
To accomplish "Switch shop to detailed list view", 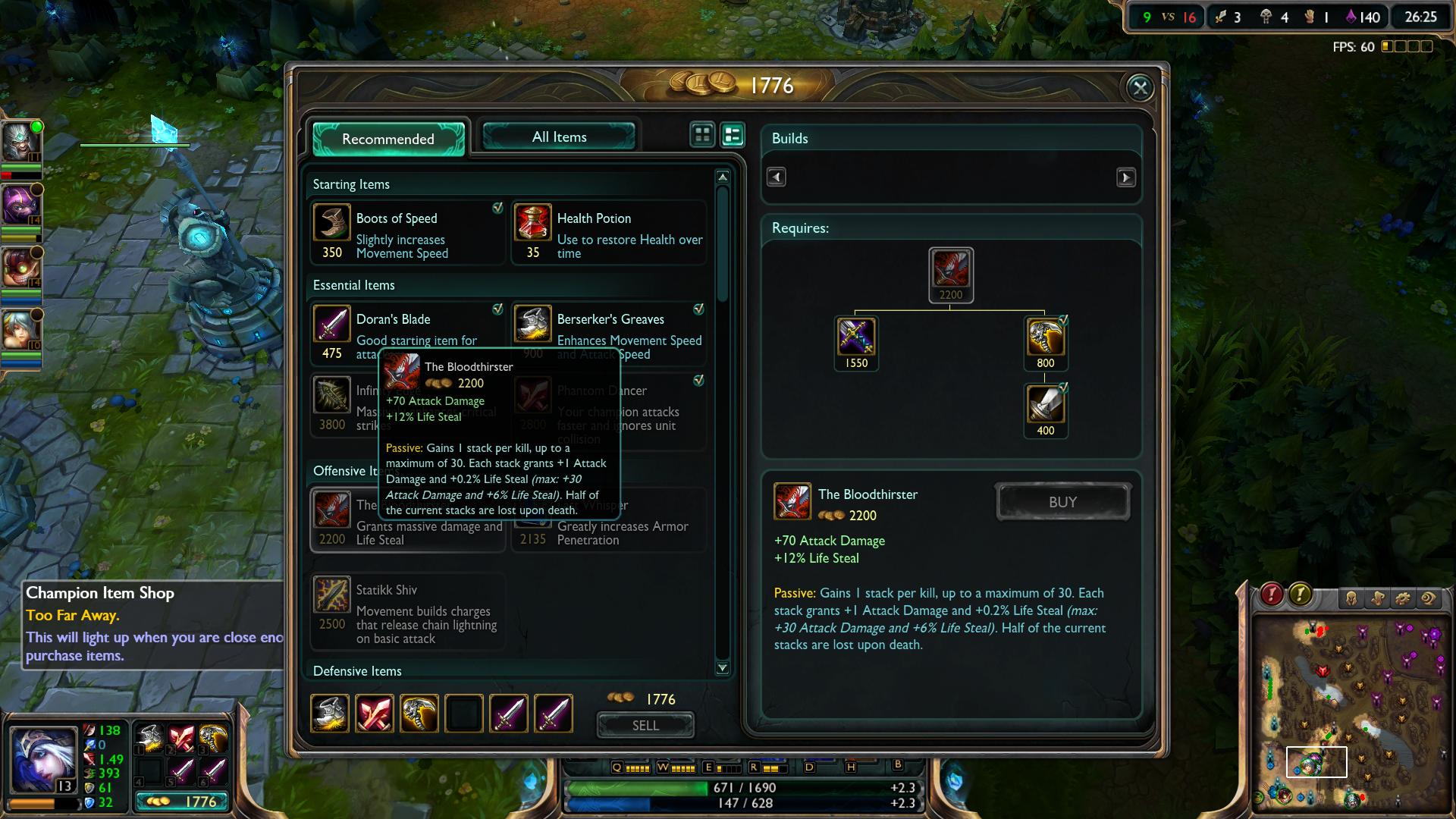I will point(733,135).
